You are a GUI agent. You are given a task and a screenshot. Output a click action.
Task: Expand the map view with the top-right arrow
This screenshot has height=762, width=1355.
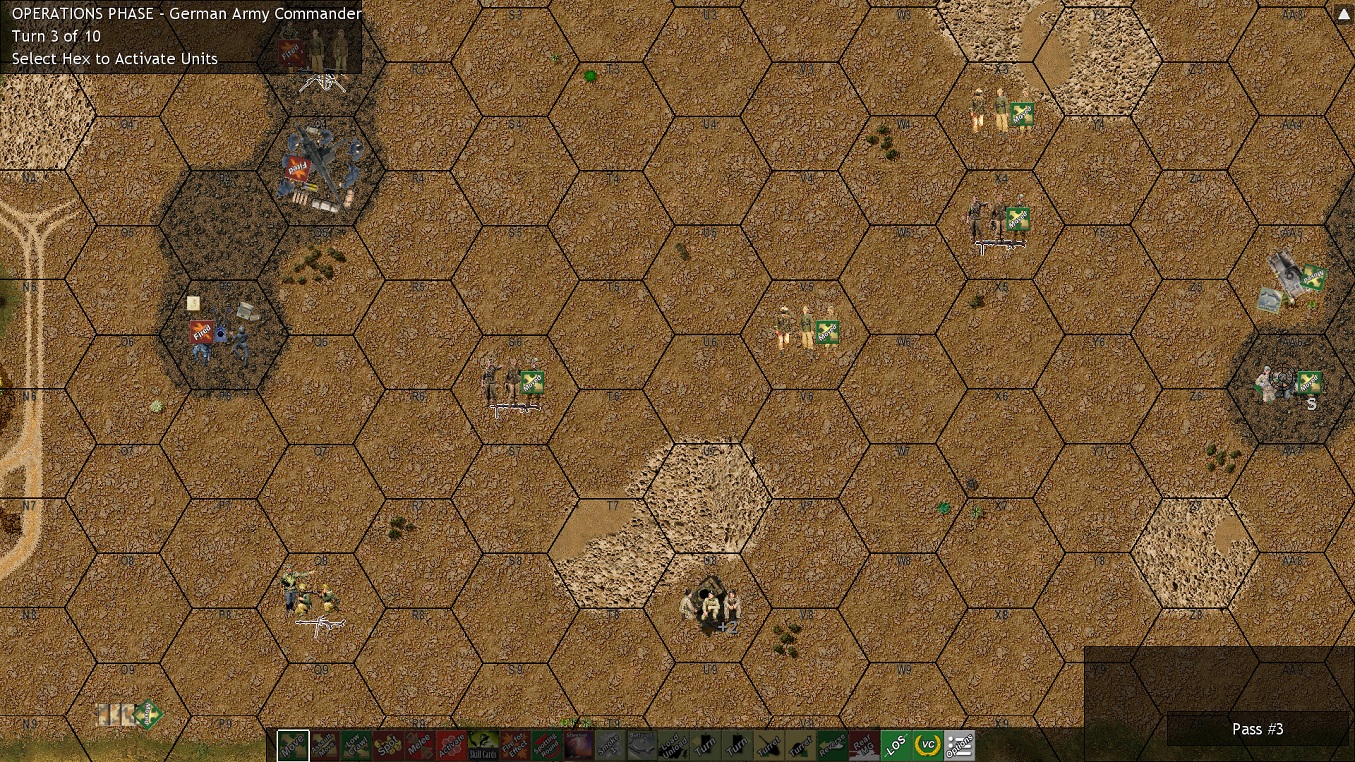[1343, 13]
